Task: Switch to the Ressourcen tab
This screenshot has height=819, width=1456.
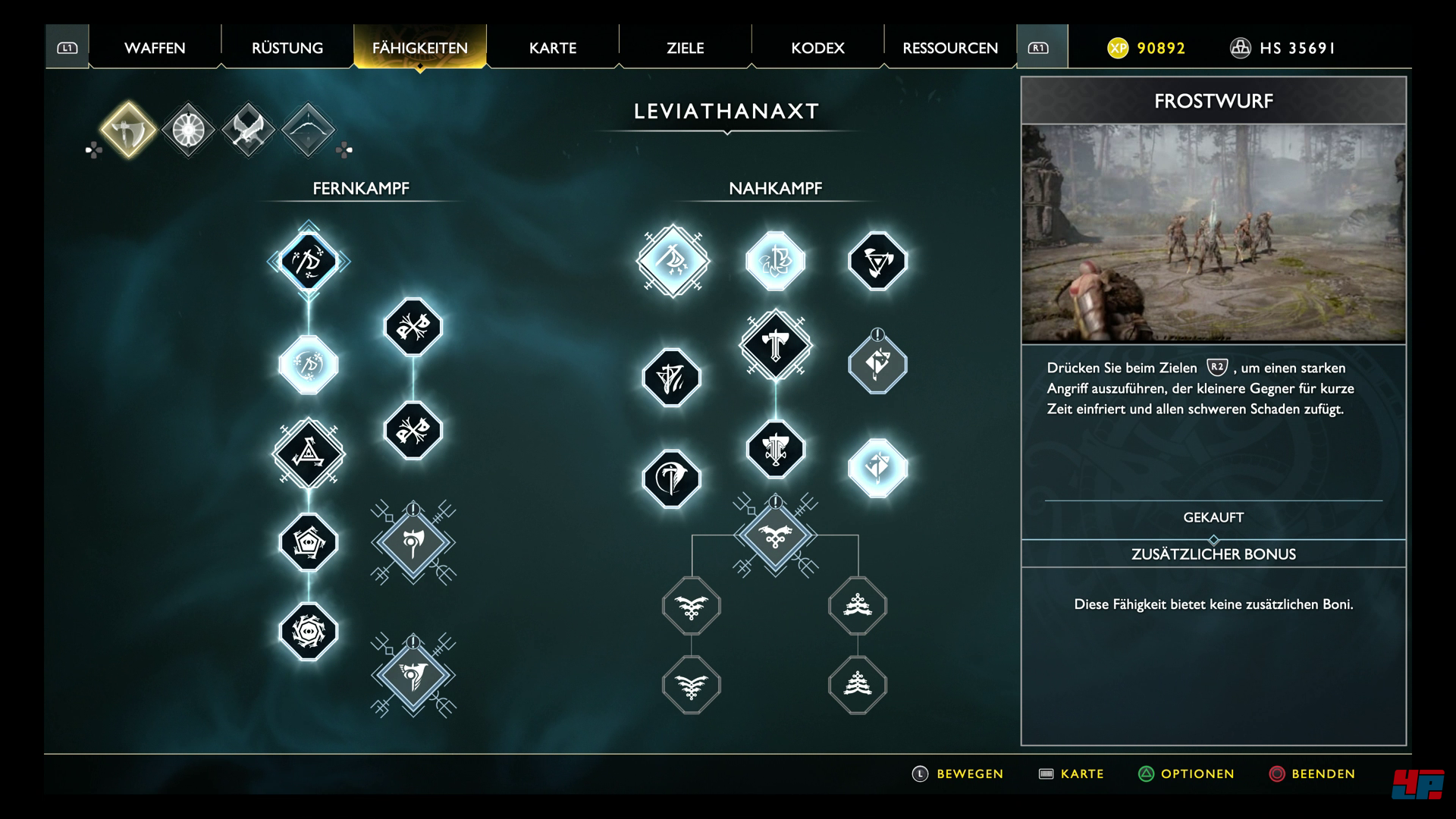Action: pos(950,48)
